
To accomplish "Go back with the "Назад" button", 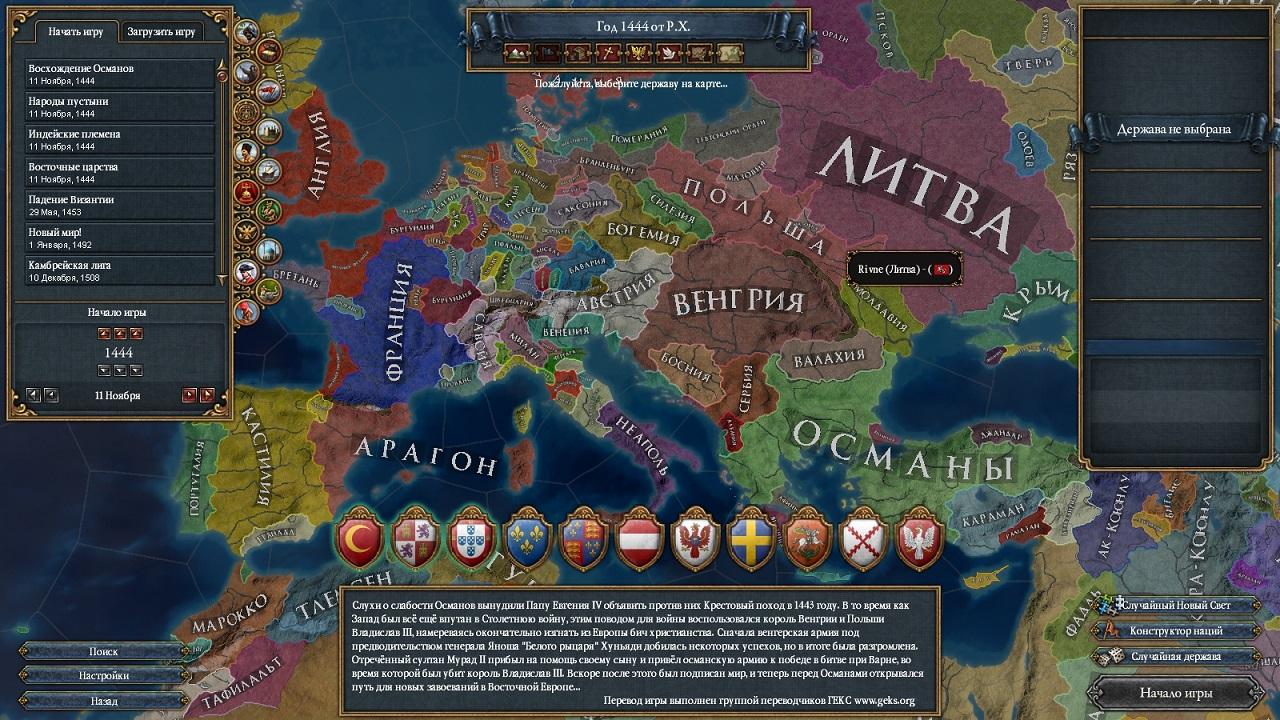I will point(104,701).
